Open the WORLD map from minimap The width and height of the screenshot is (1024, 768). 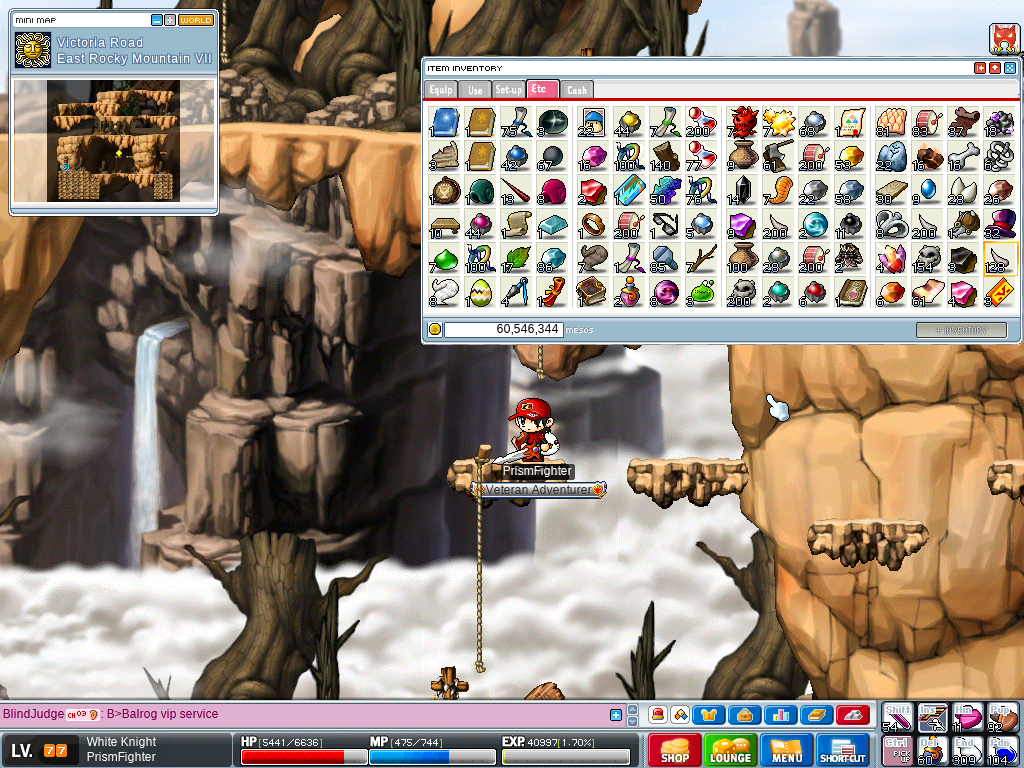tap(196, 20)
